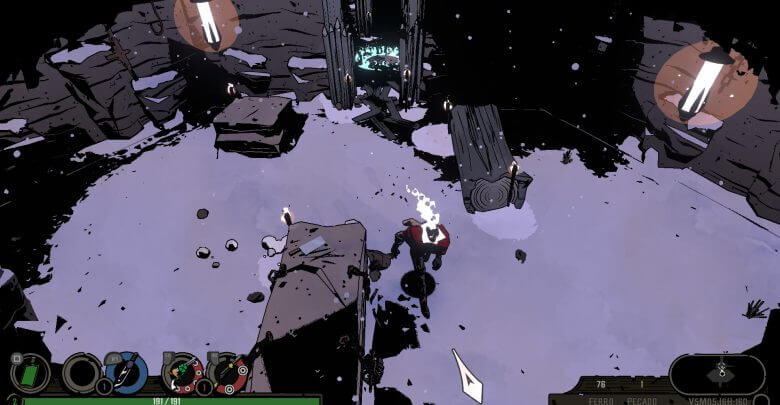Open the oval minimap panel
Image resolution: width=780 pixels, height=405 pixels.
tap(717, 373)
